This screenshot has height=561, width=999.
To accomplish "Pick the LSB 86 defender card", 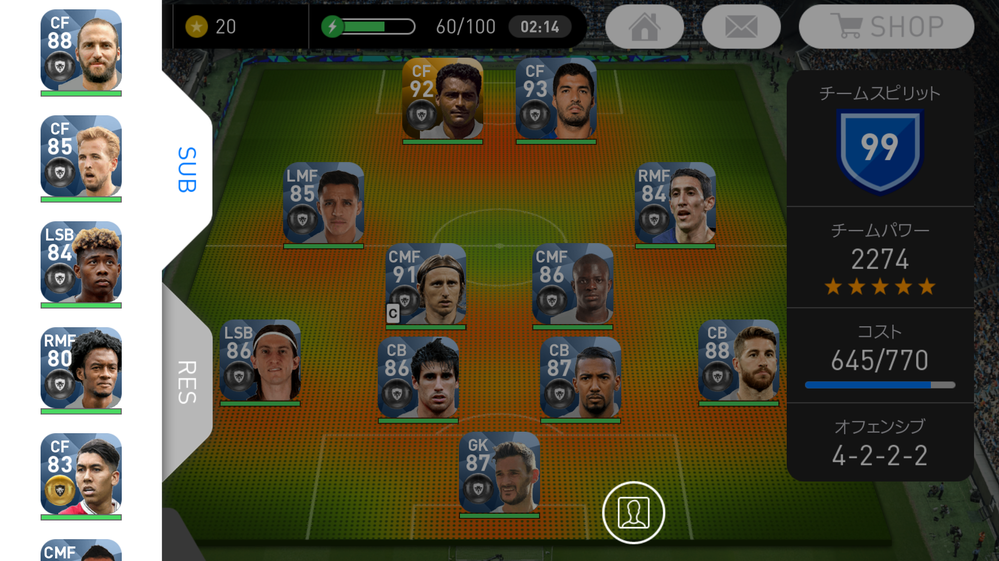I will click(x=260, y=360).
